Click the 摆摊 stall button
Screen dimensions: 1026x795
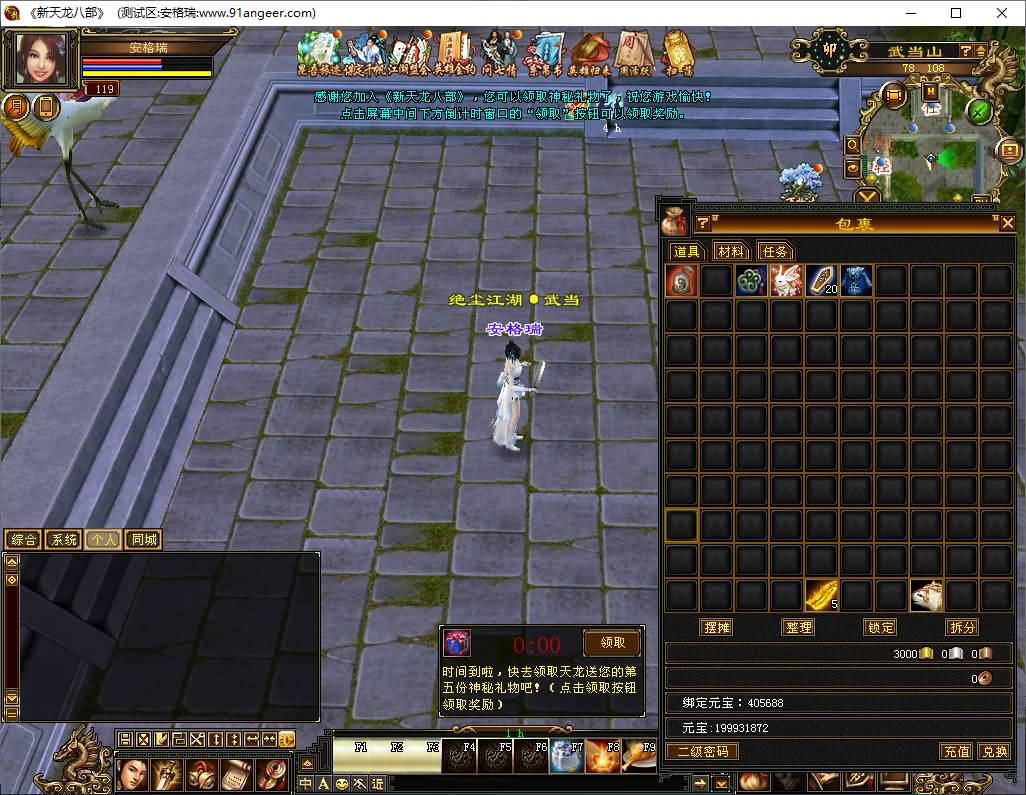(x=717, y=627)
